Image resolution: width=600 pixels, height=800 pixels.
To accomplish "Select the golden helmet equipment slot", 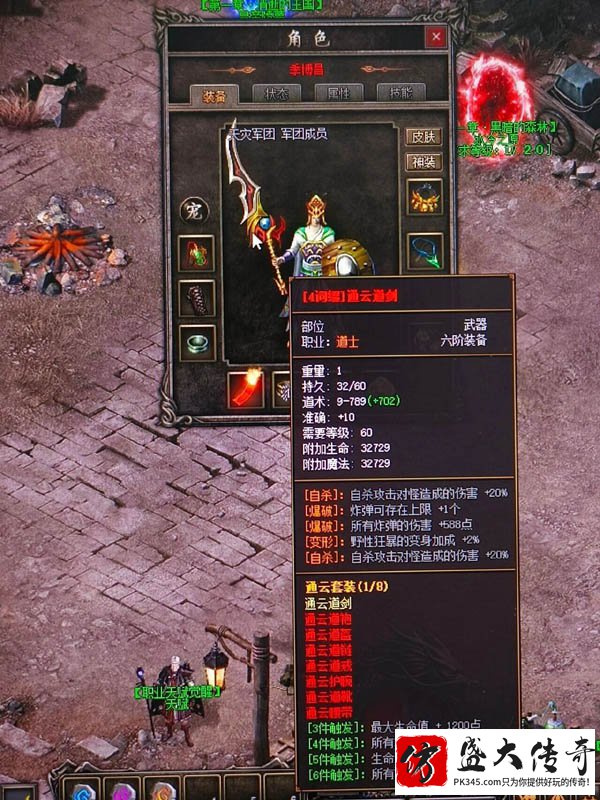I will [x=424, y=198].
